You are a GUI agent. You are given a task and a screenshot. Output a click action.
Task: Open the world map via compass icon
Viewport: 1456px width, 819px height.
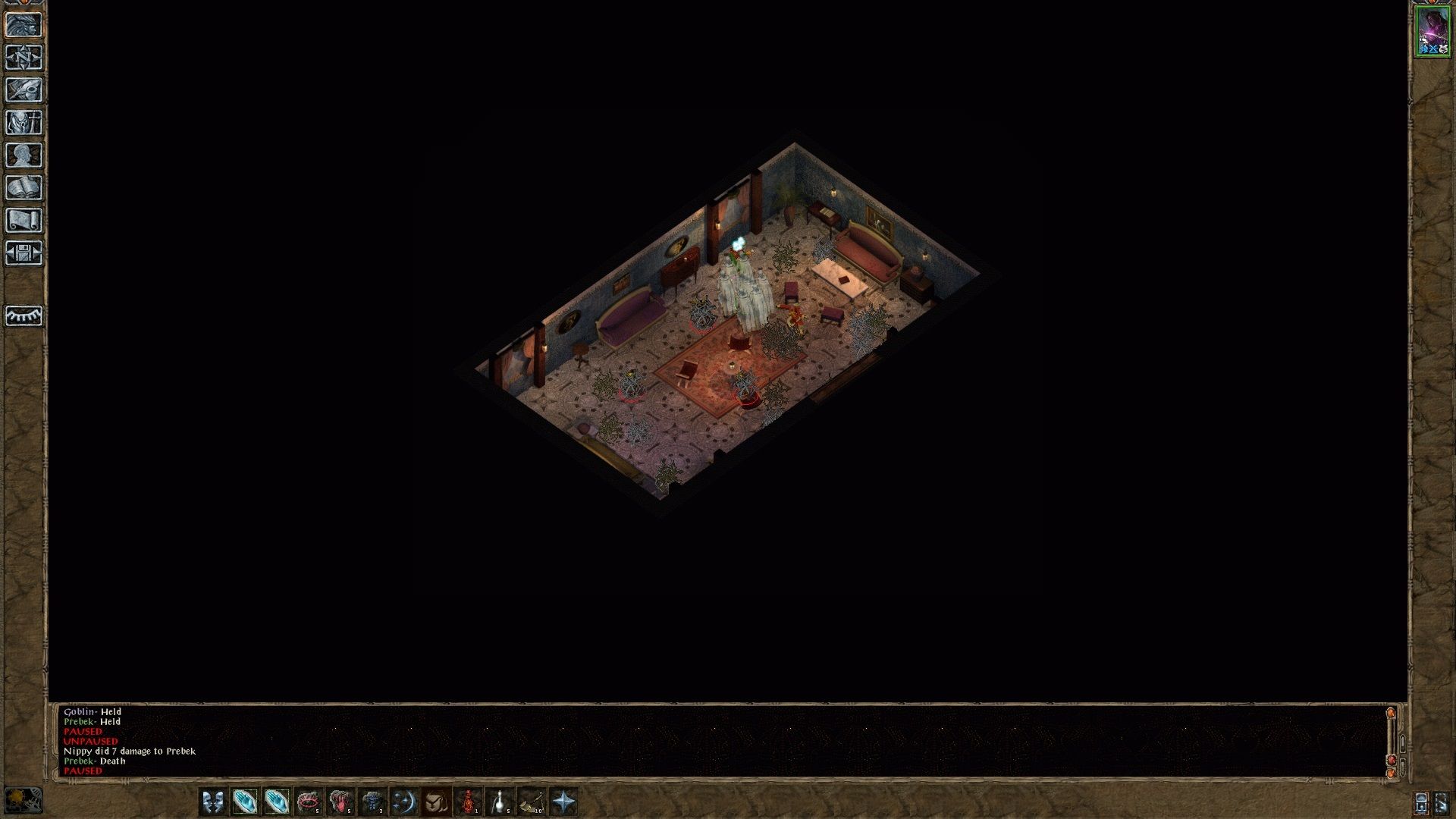point(25,55)
